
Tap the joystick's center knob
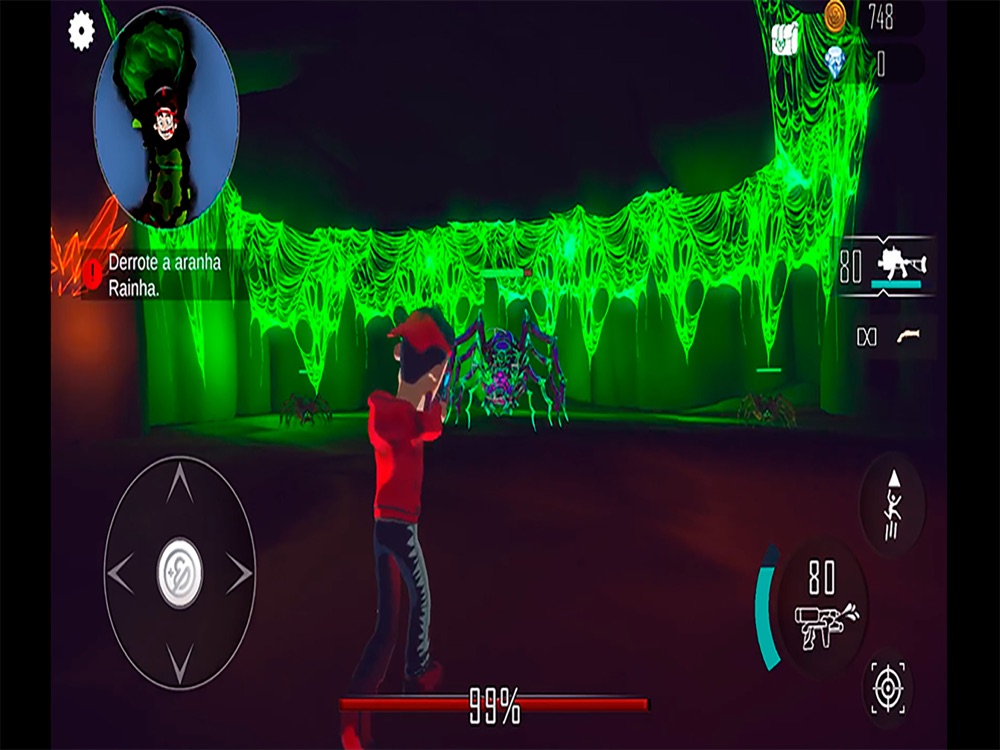[180, 574]
